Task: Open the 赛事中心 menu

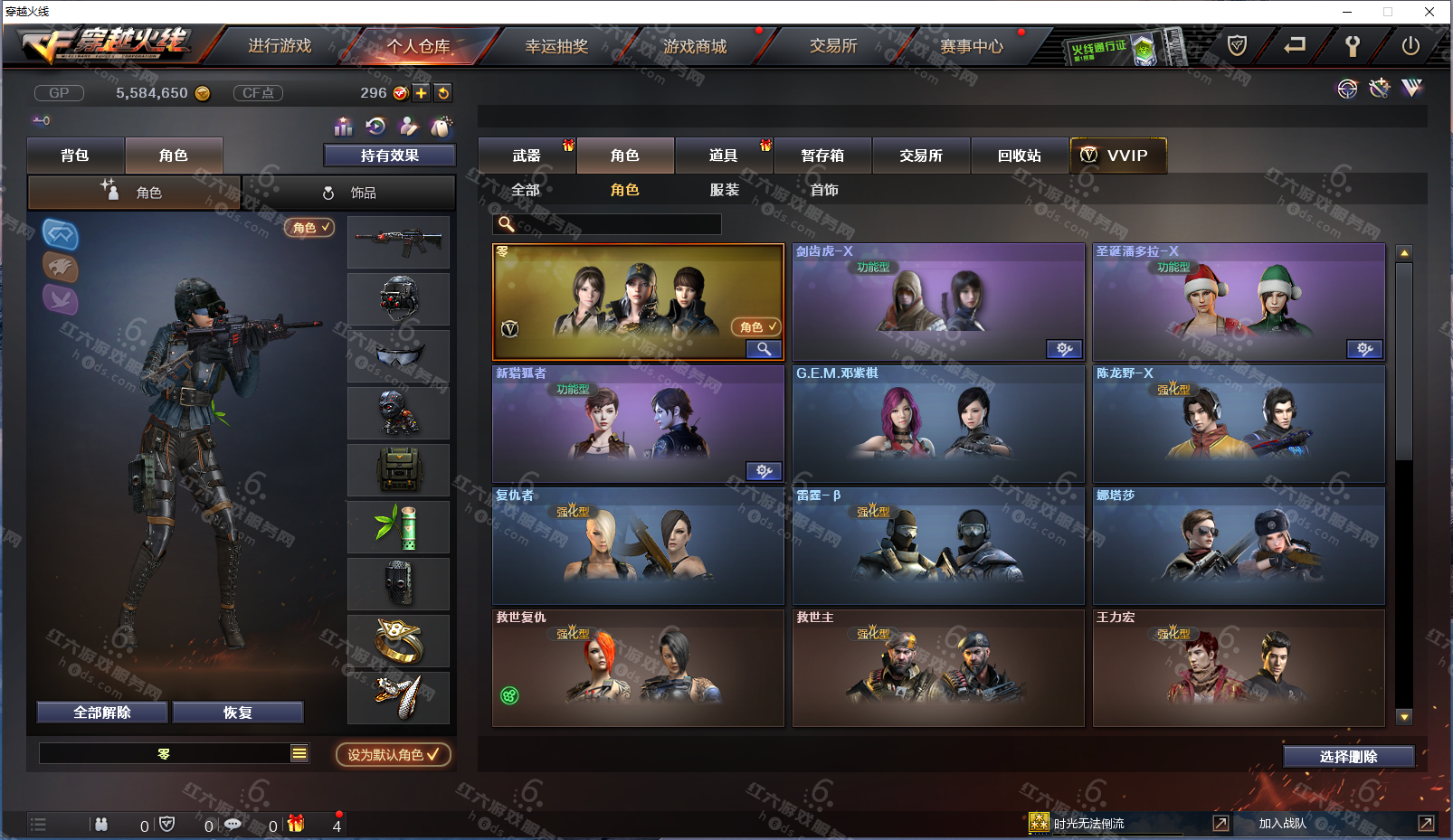Action: pos(971,46)
